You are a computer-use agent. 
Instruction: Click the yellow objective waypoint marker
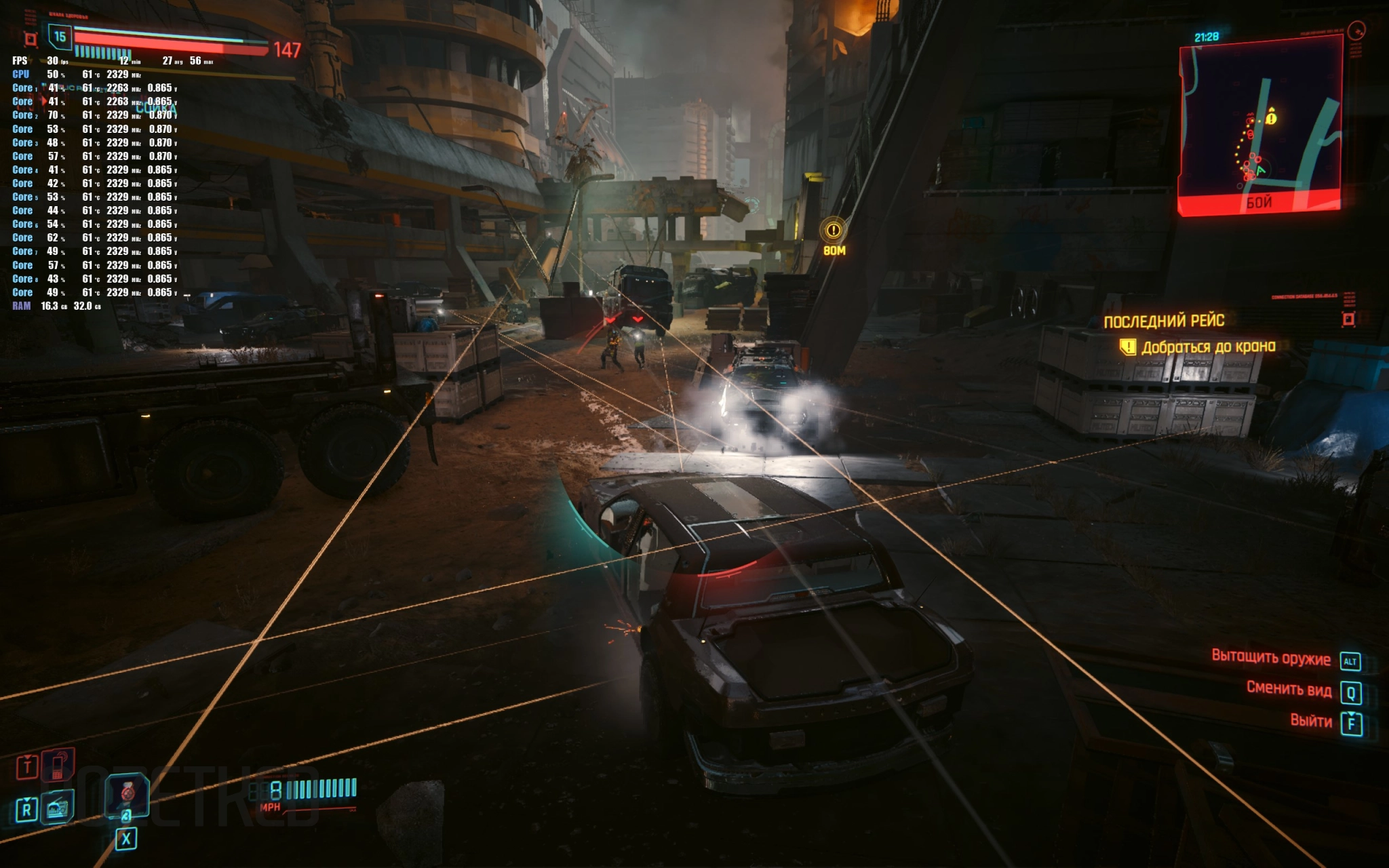[834, 231]
